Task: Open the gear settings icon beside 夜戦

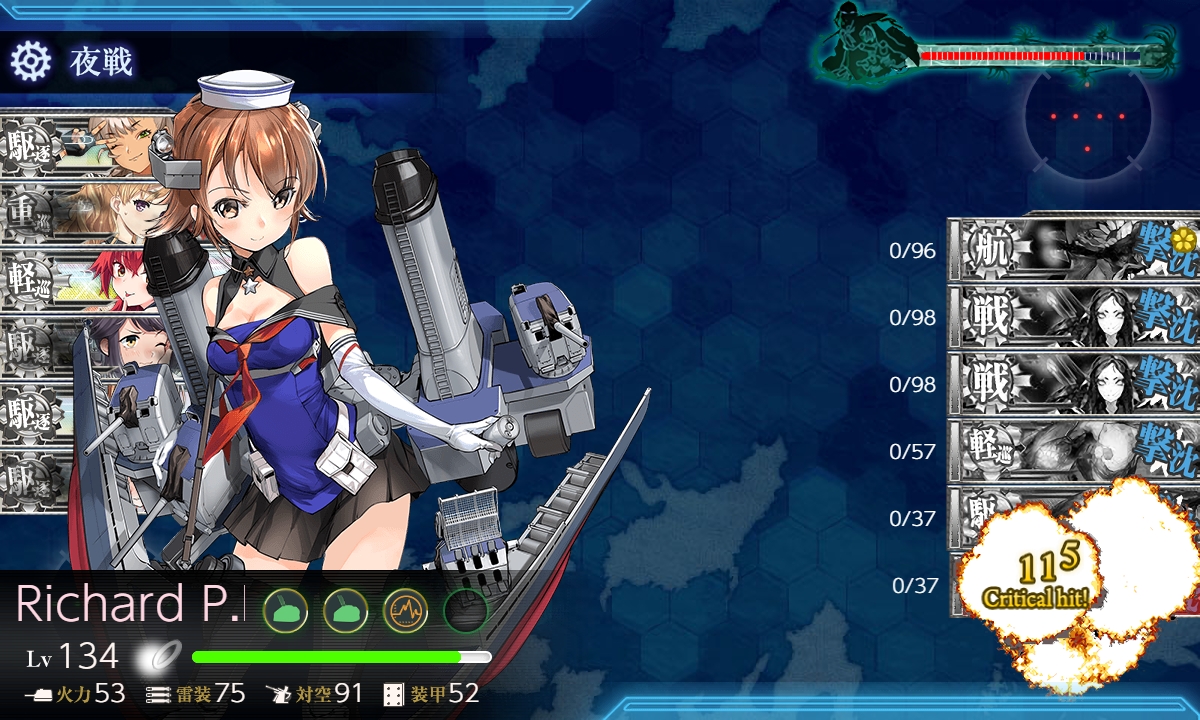Action: (30, 62)
